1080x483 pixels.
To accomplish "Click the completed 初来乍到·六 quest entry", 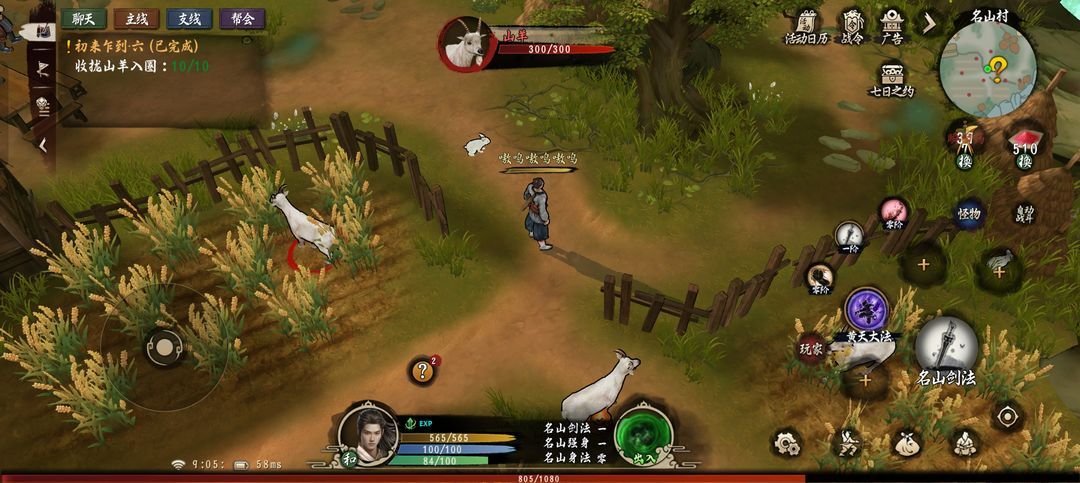I will point(140,46).
